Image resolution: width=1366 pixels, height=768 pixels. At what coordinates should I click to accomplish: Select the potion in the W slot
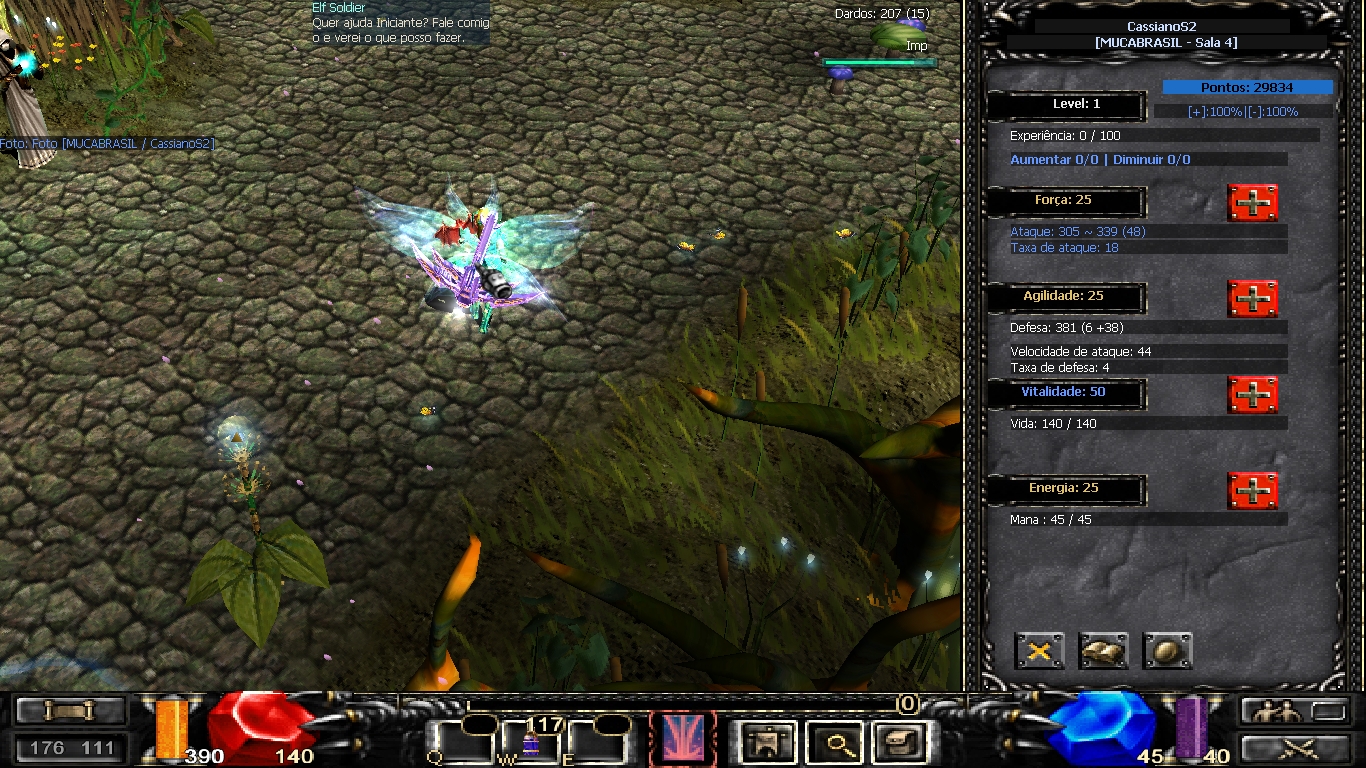click(x=528, y=744)
